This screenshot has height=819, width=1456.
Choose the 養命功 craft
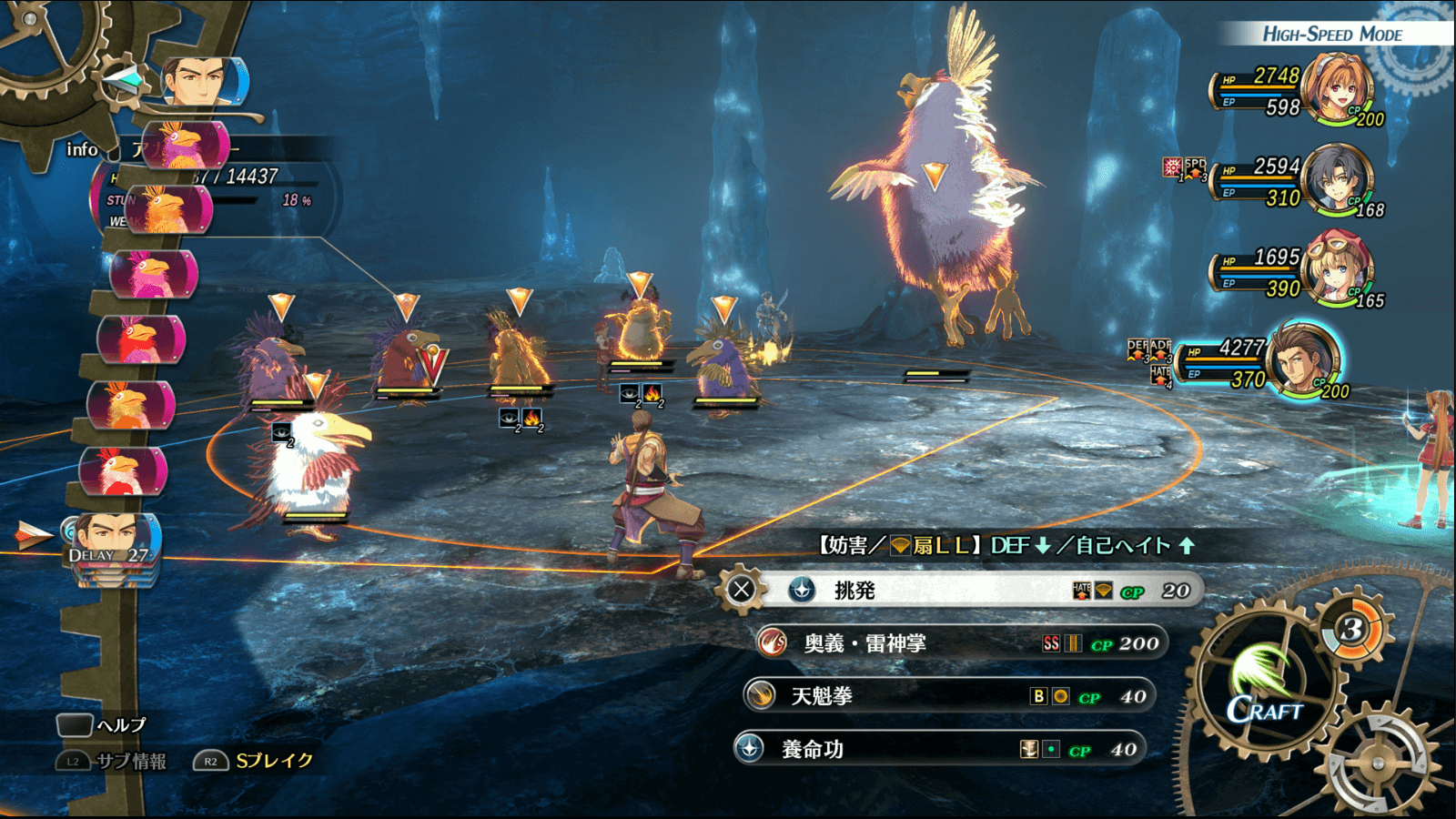(942, 750)
